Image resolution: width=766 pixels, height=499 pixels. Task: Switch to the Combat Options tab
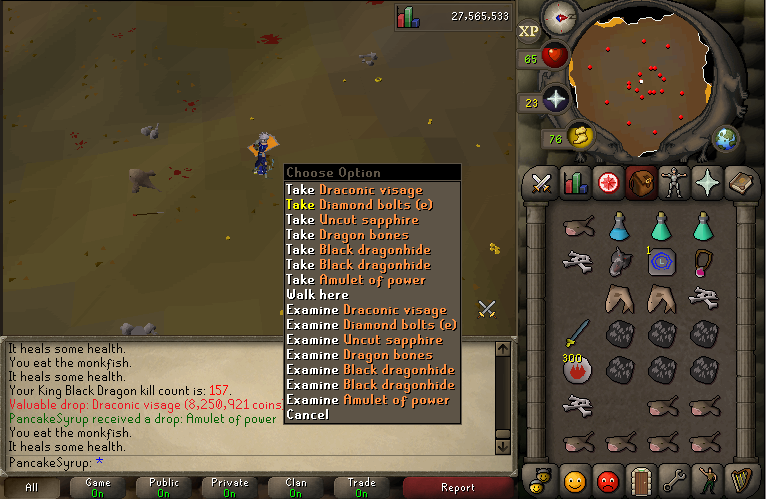[542, 183]
